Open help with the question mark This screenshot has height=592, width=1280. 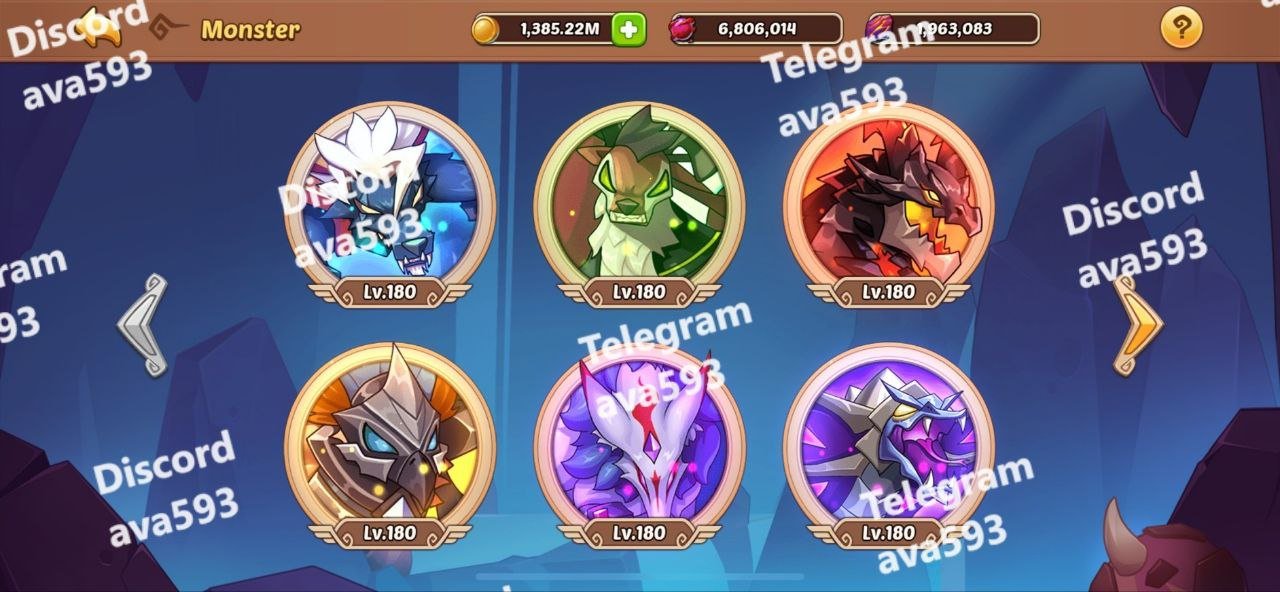click(1181, 28)
